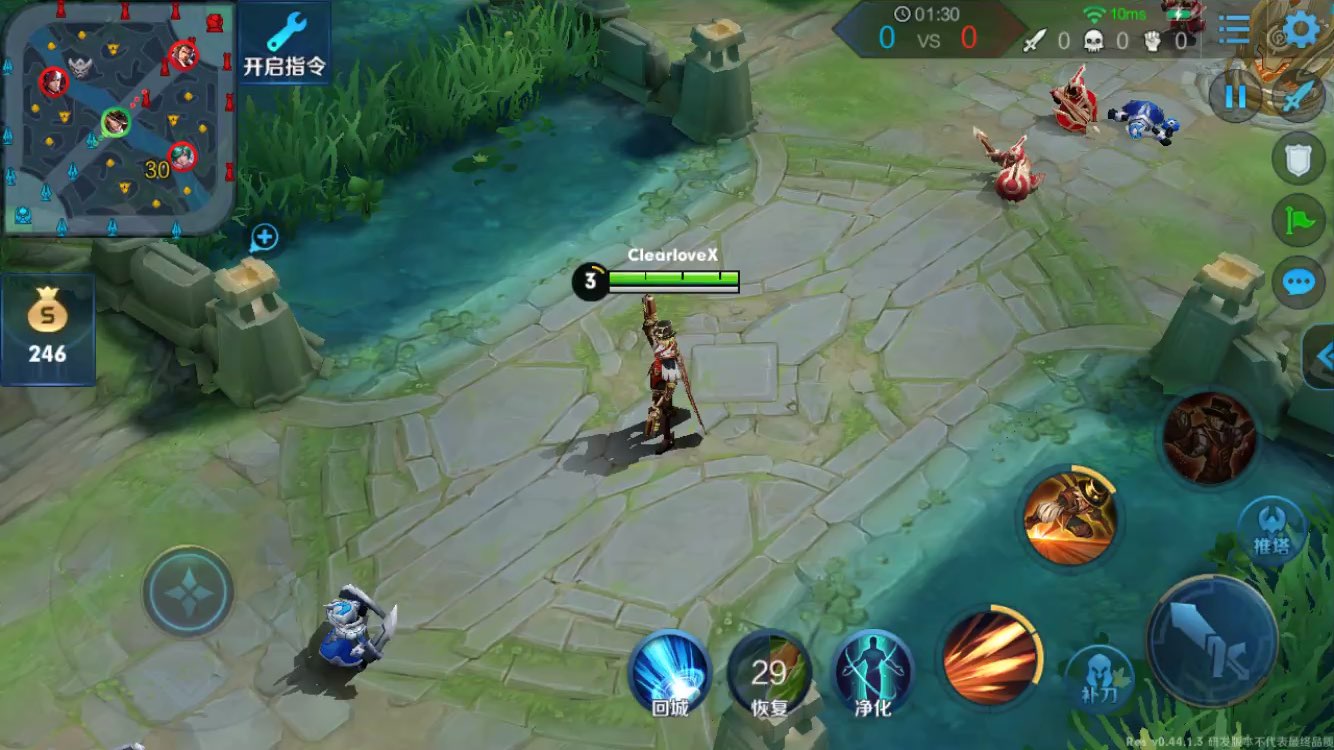Tap the blue pause button

tap(1236, 97)
